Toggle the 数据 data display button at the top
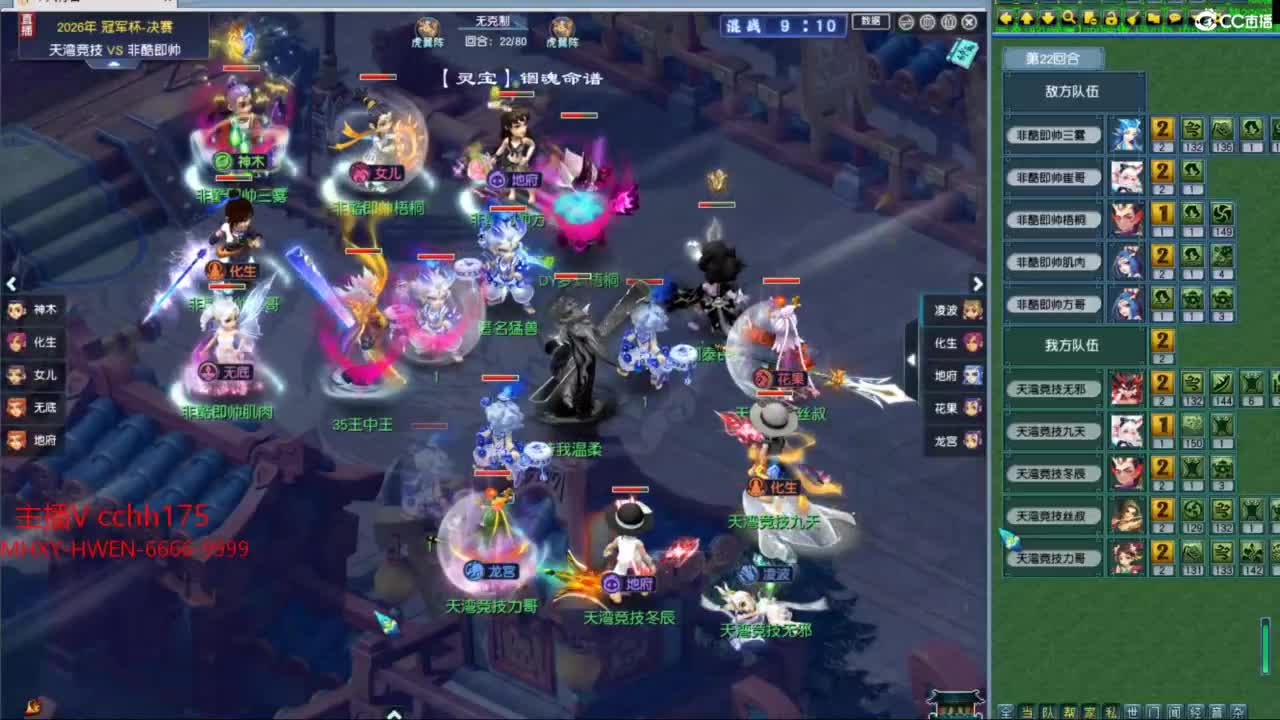1280x720 pixels. (x=871, y=22)
